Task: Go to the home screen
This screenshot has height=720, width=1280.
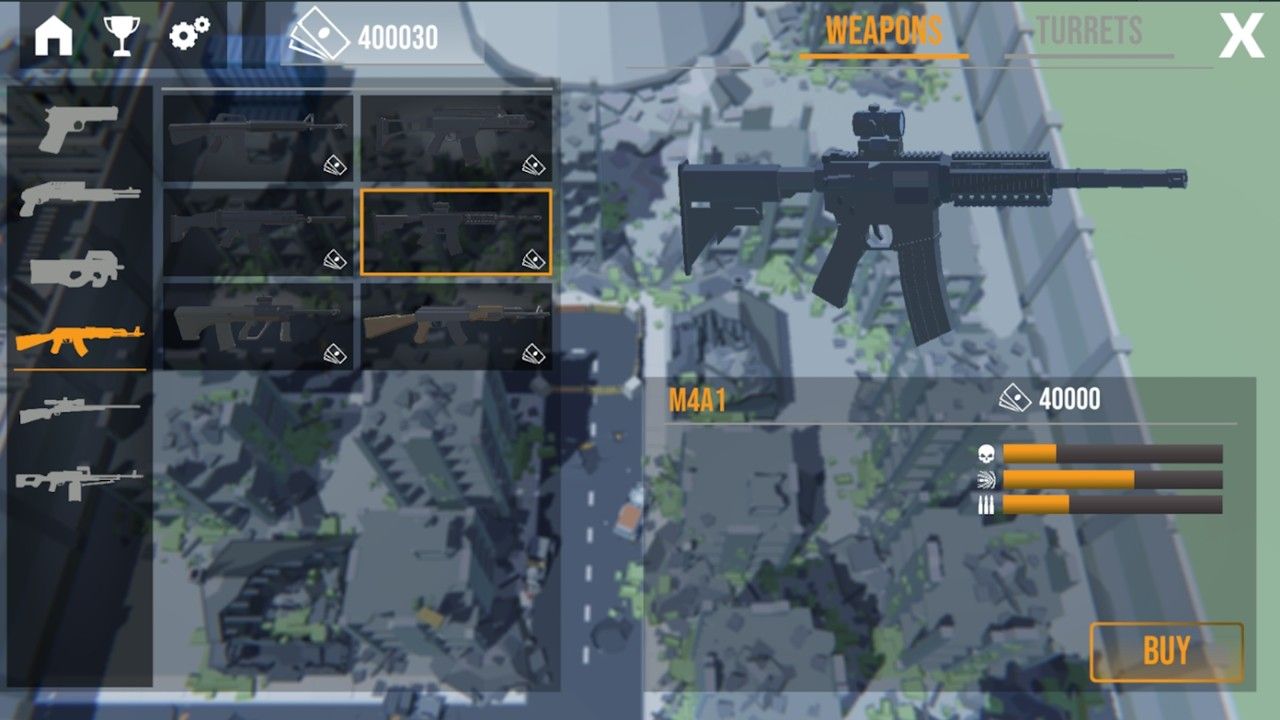Action: click(x=54, y=36)
